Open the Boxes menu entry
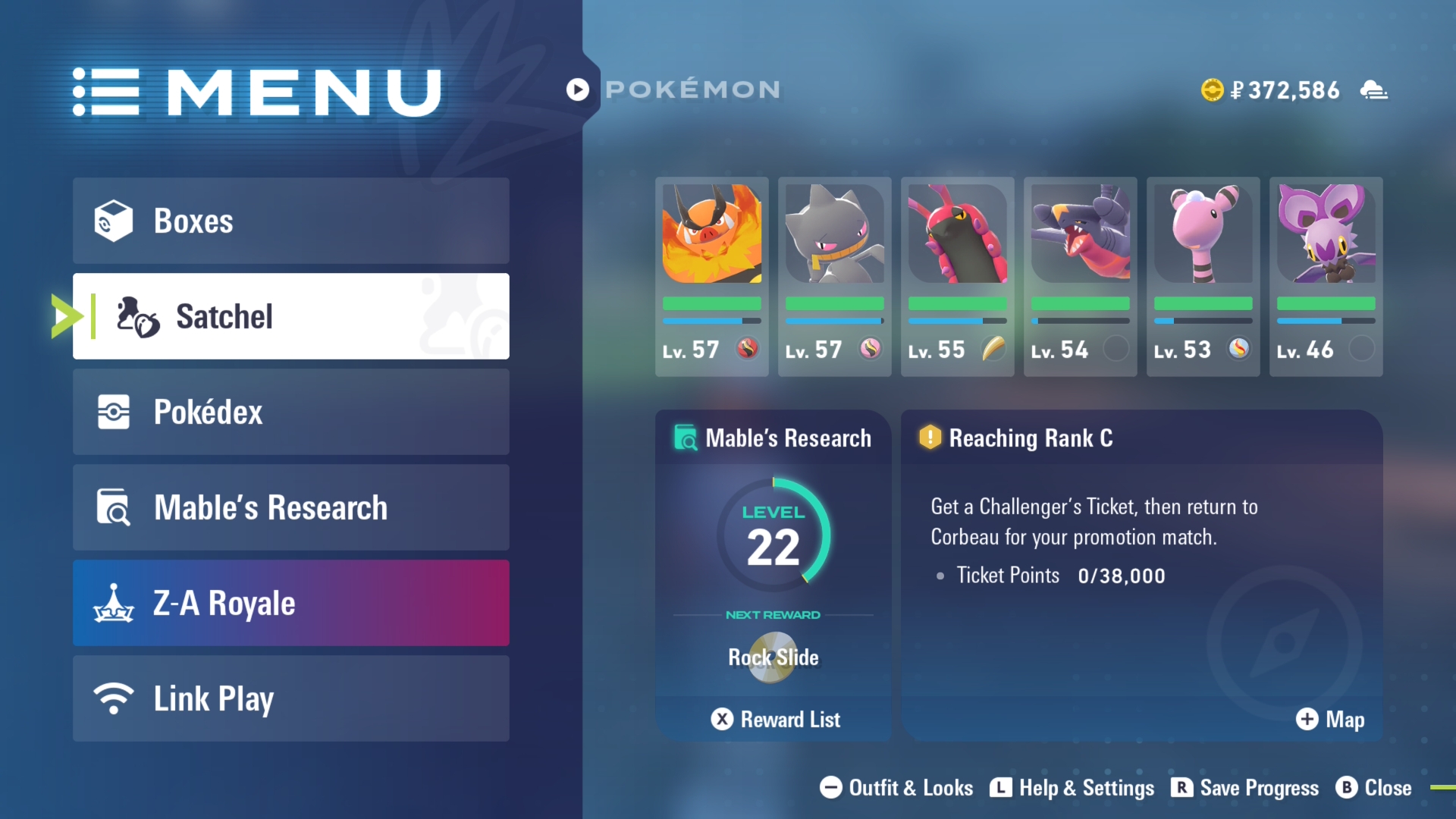Viewport: 1456px width, 819px height. click(x=290, y=221)
